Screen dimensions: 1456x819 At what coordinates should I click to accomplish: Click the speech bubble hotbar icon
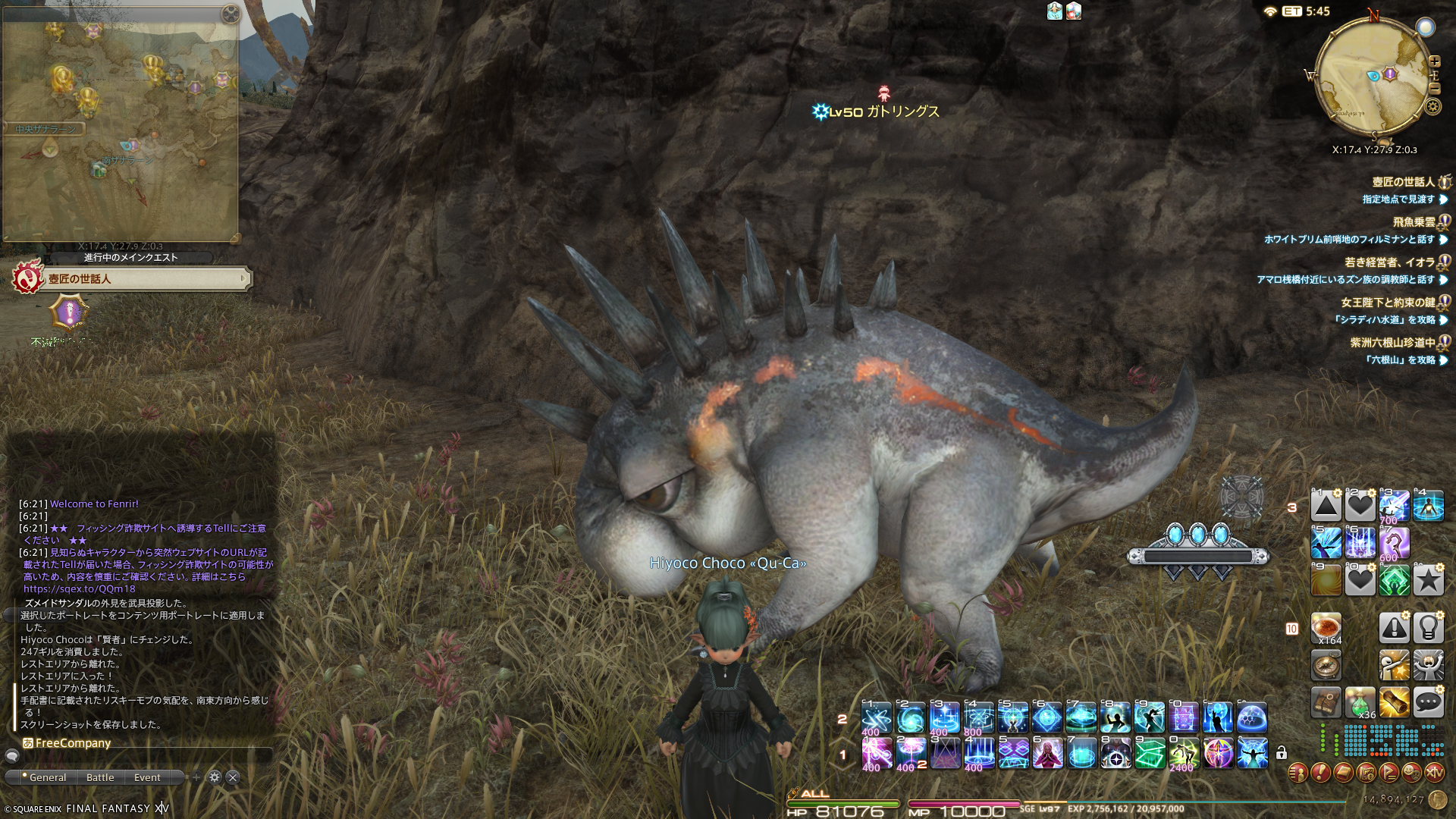1428,703
